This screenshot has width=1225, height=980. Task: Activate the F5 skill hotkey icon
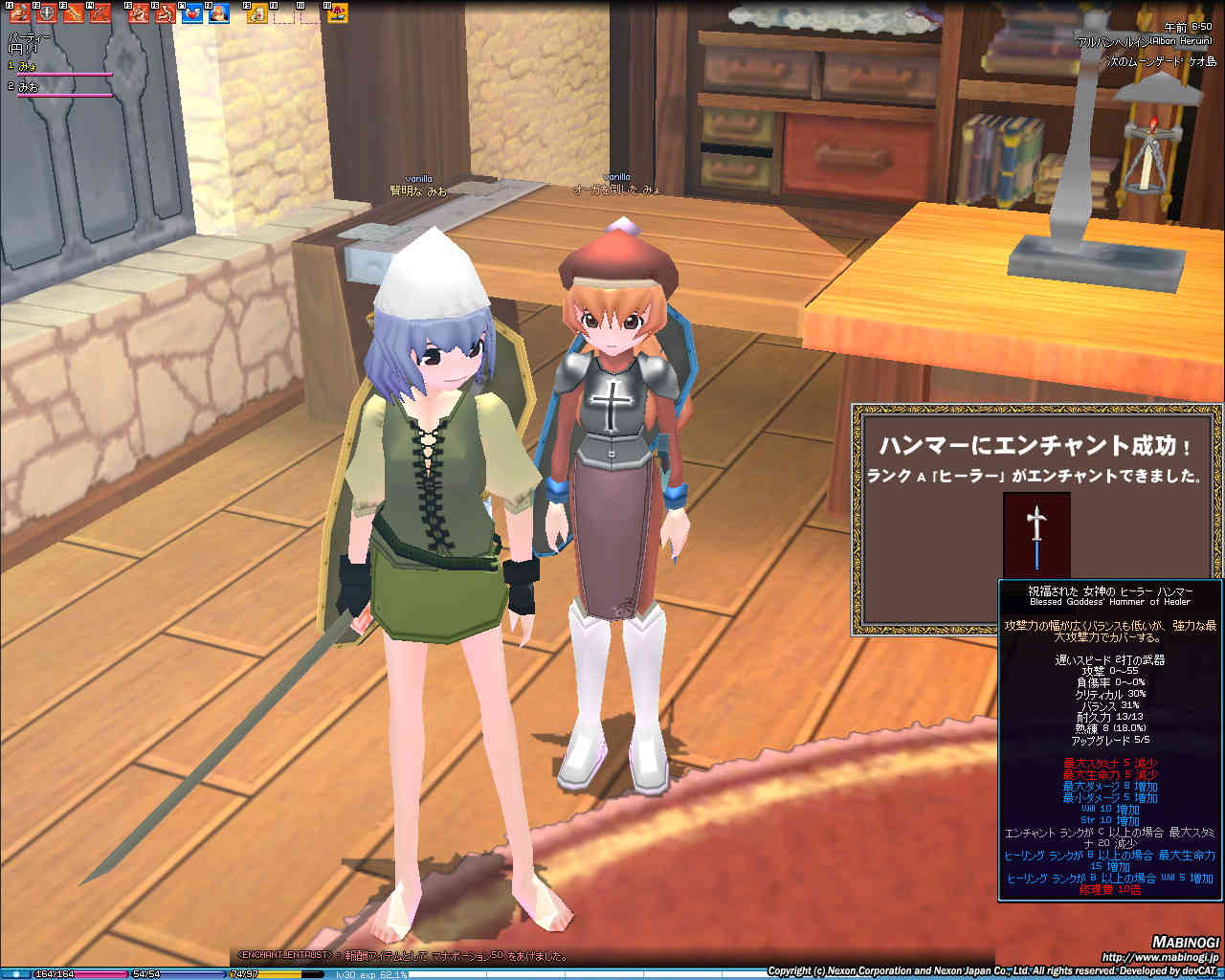click(139, 13)
